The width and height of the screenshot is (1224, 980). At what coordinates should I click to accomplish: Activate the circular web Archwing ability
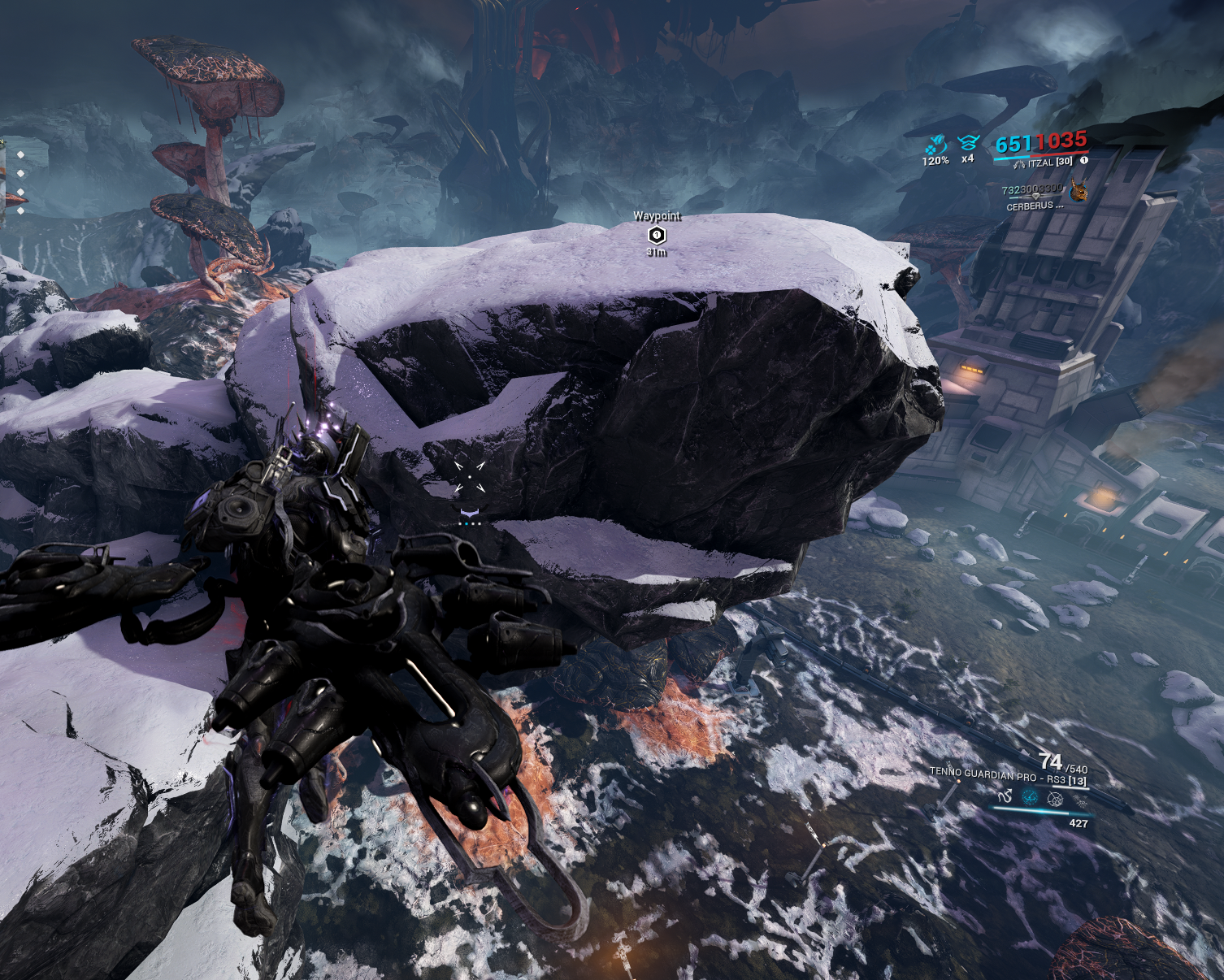[1055, 799]
